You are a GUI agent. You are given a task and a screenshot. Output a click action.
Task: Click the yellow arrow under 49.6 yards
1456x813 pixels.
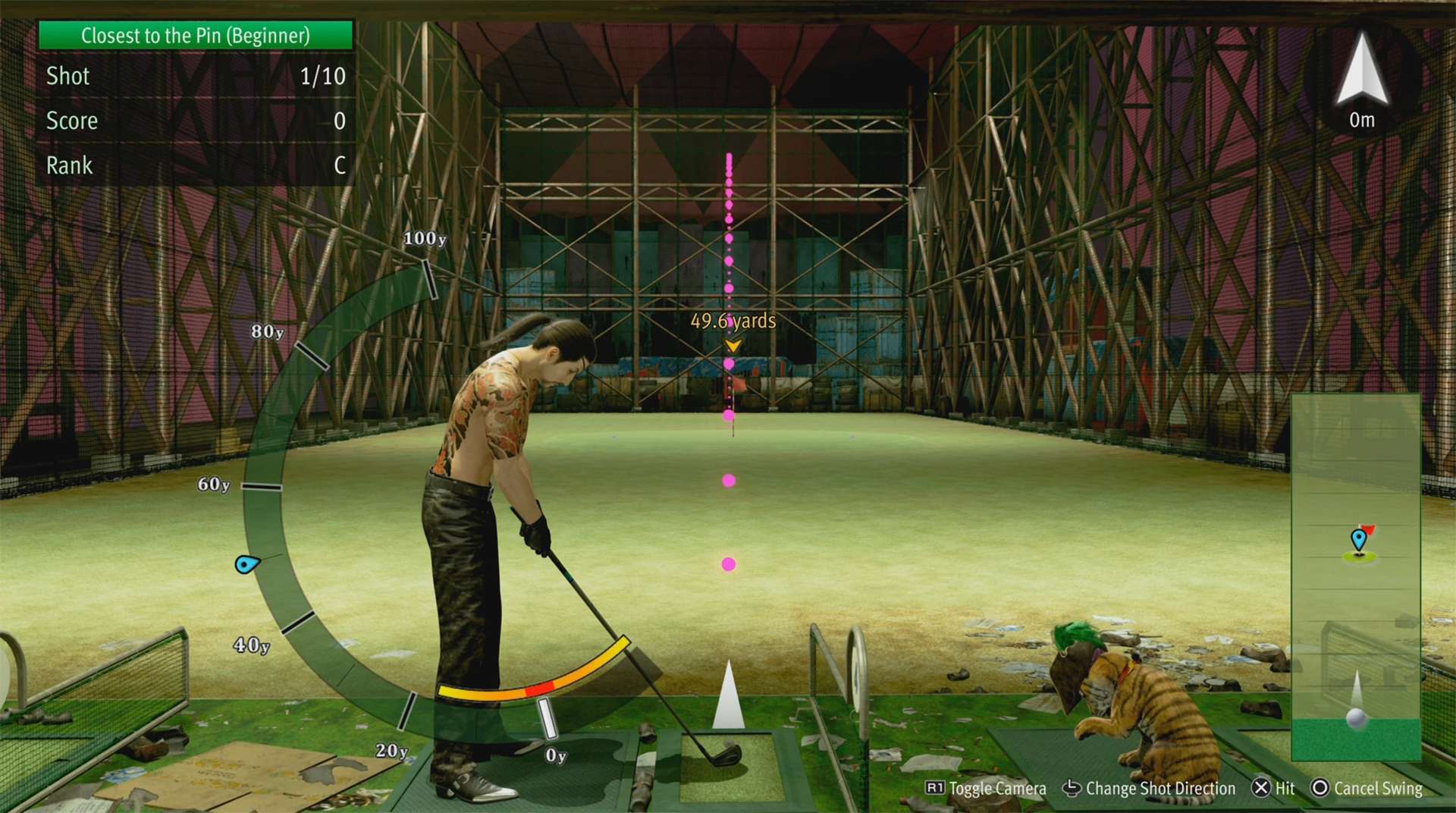point(732,345)
